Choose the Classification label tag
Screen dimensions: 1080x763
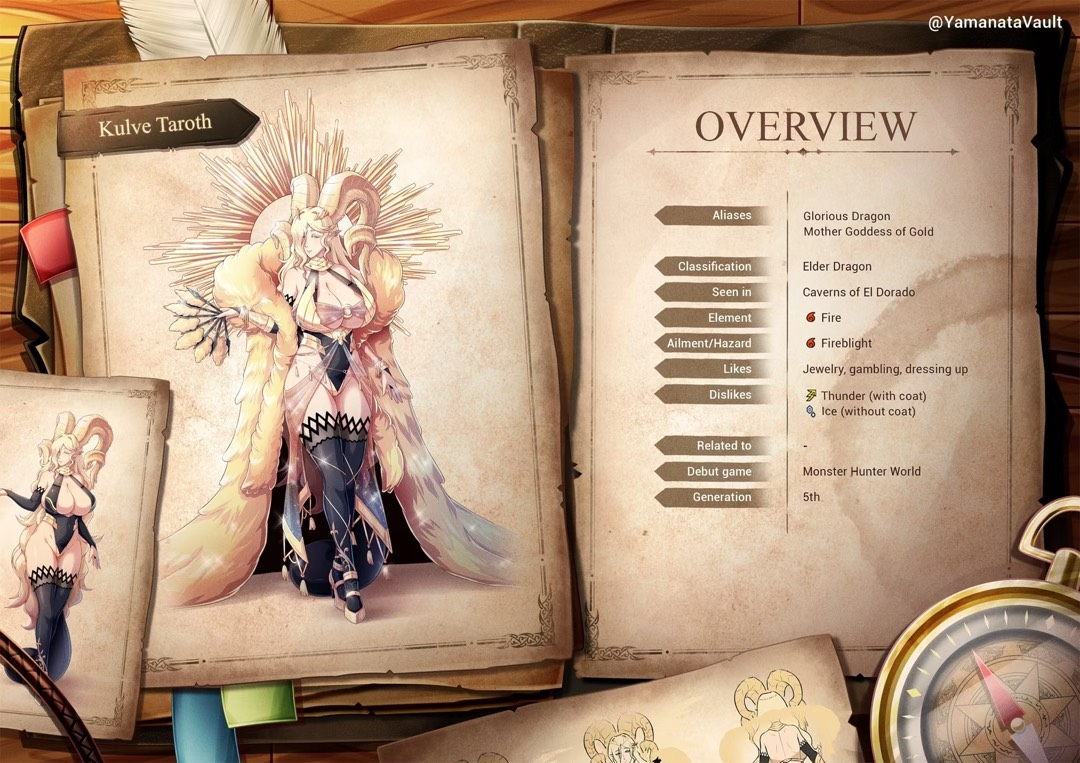click(715, 266)
